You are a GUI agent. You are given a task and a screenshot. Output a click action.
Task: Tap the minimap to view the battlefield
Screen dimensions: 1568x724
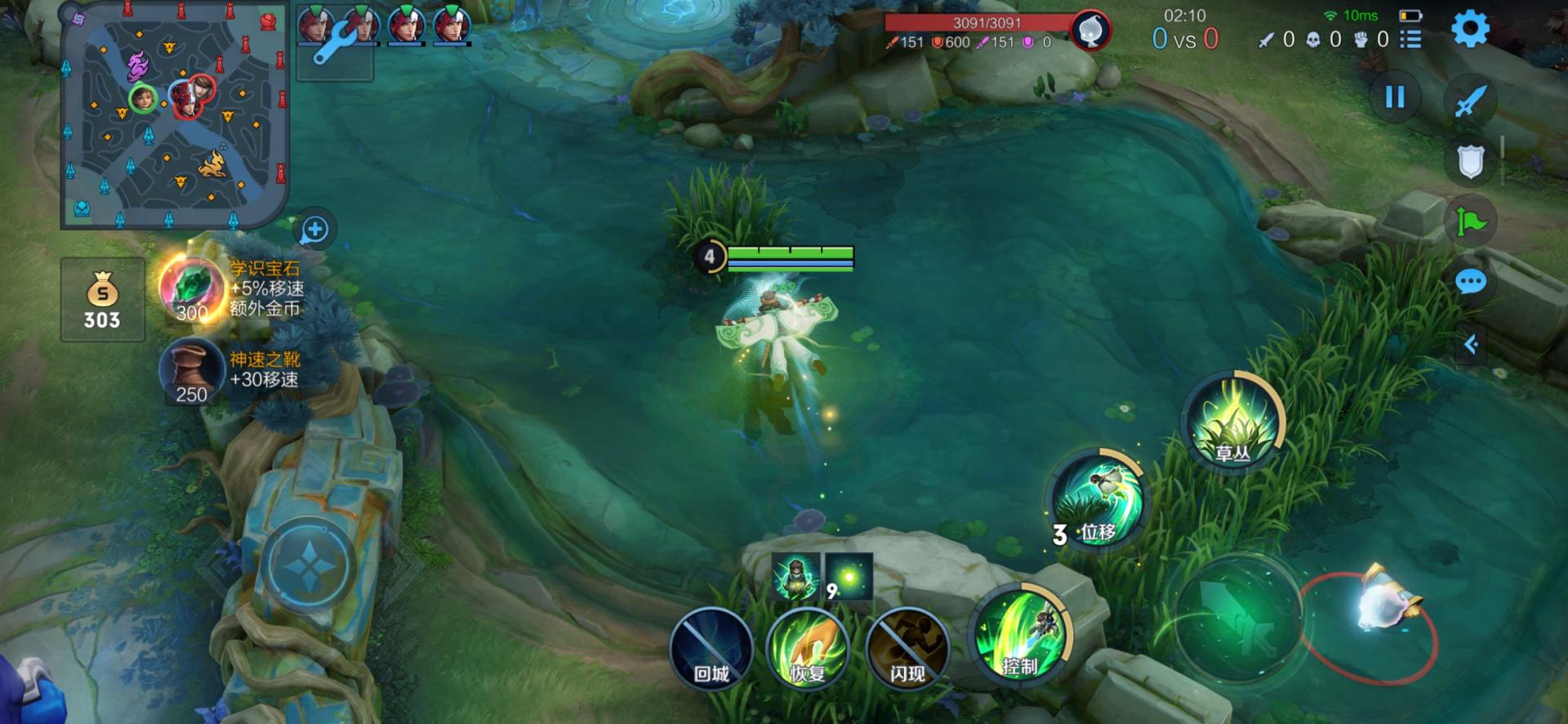coord(175,115)
